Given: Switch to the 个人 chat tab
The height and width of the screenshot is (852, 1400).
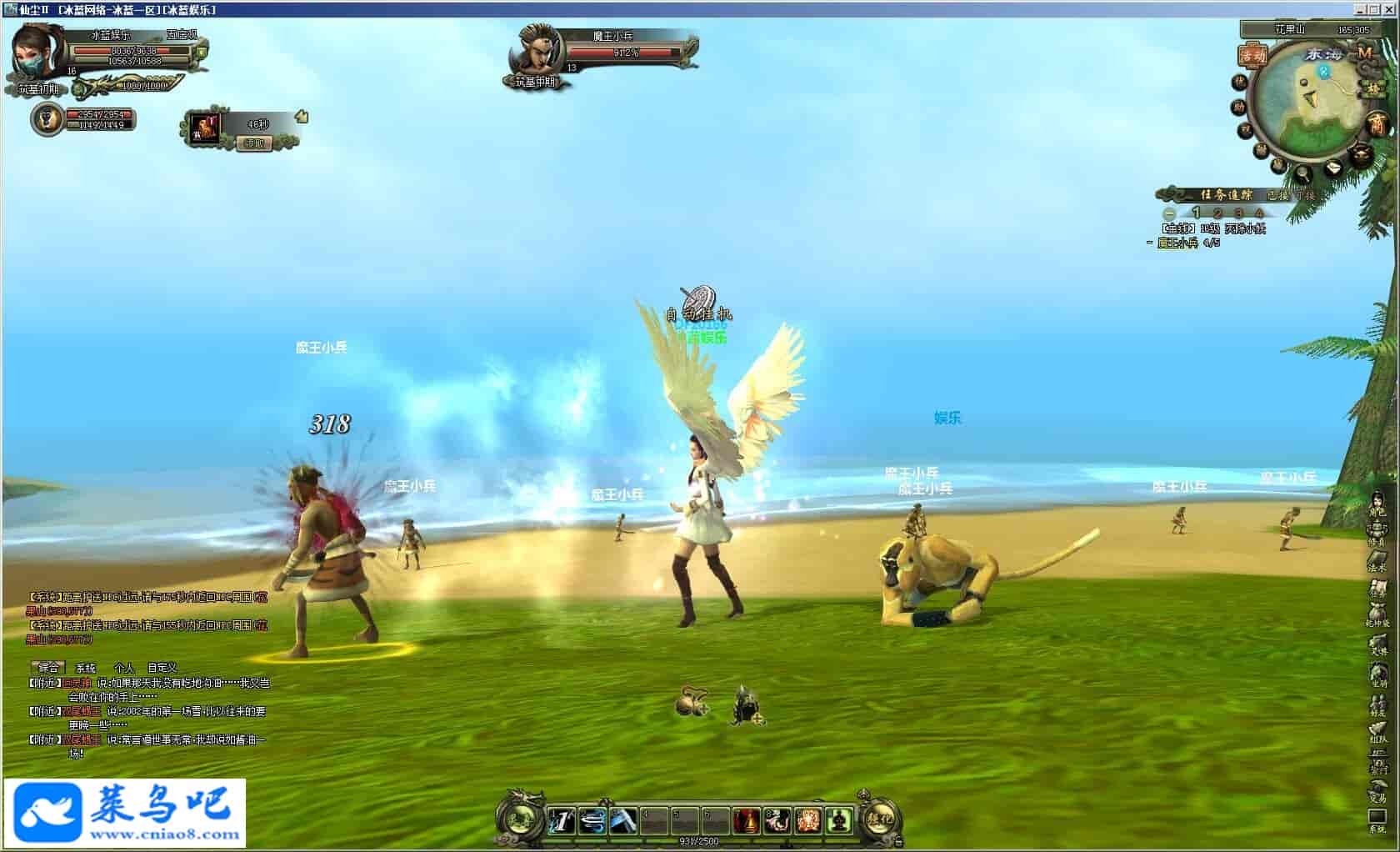Looking at the screenshot, I should (124, 668).
